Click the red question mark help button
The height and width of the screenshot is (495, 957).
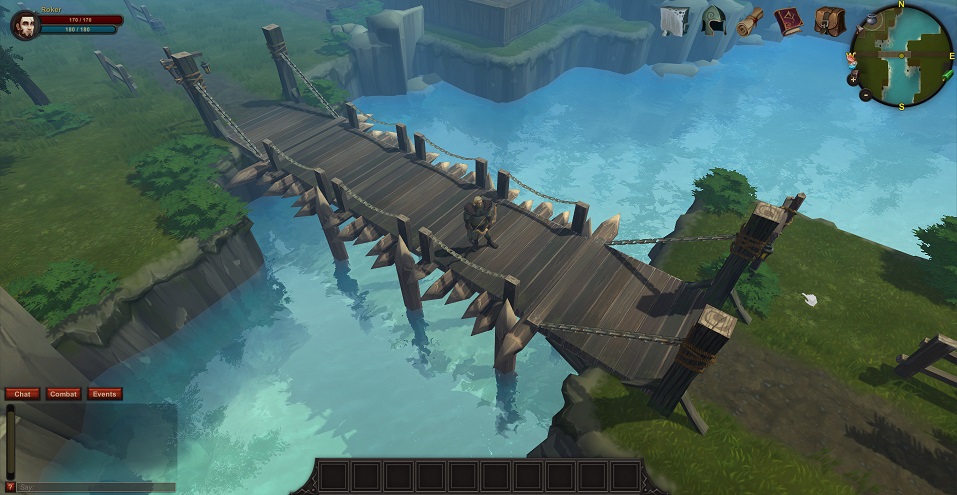point(10,487)
